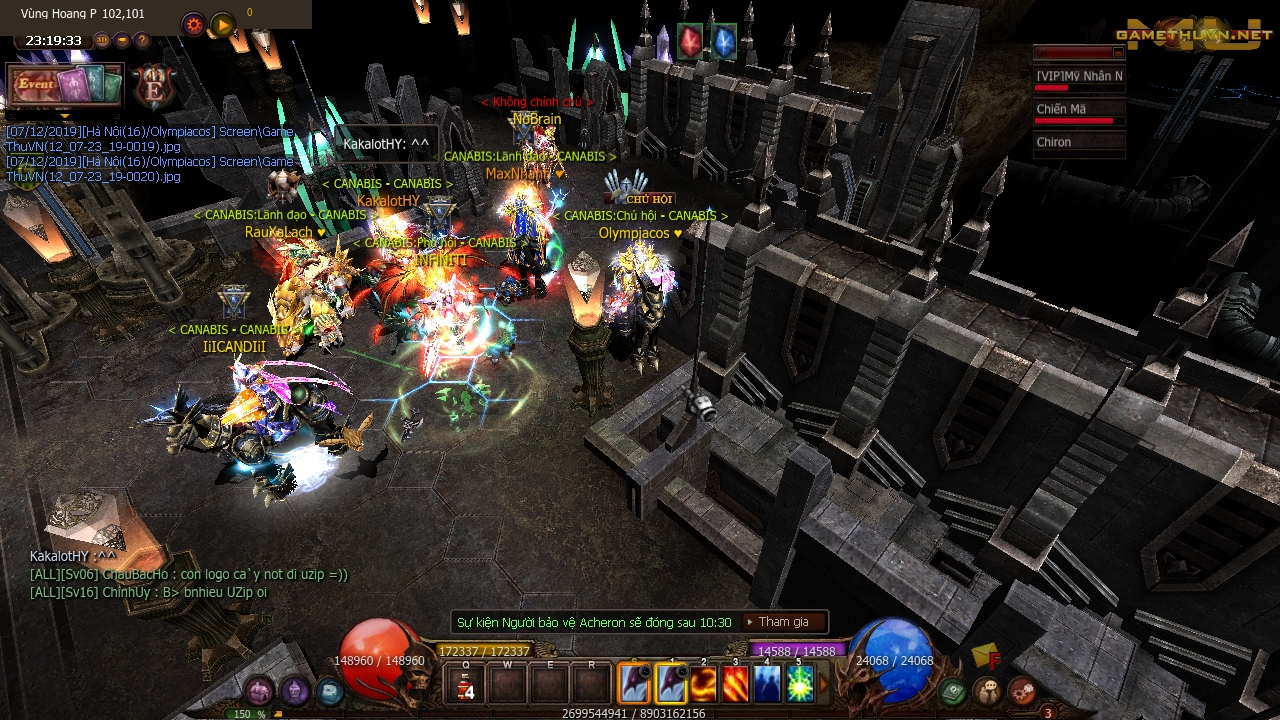Select party member [VIP]Mỹ Nhân N

pyautogui.click(x=1080, y=75)
